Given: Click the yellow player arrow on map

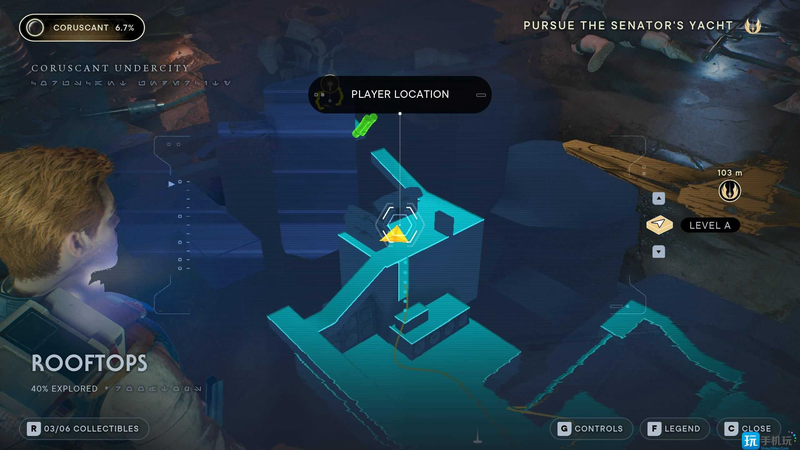Looking at the screenshot, I should coord(397,235).
